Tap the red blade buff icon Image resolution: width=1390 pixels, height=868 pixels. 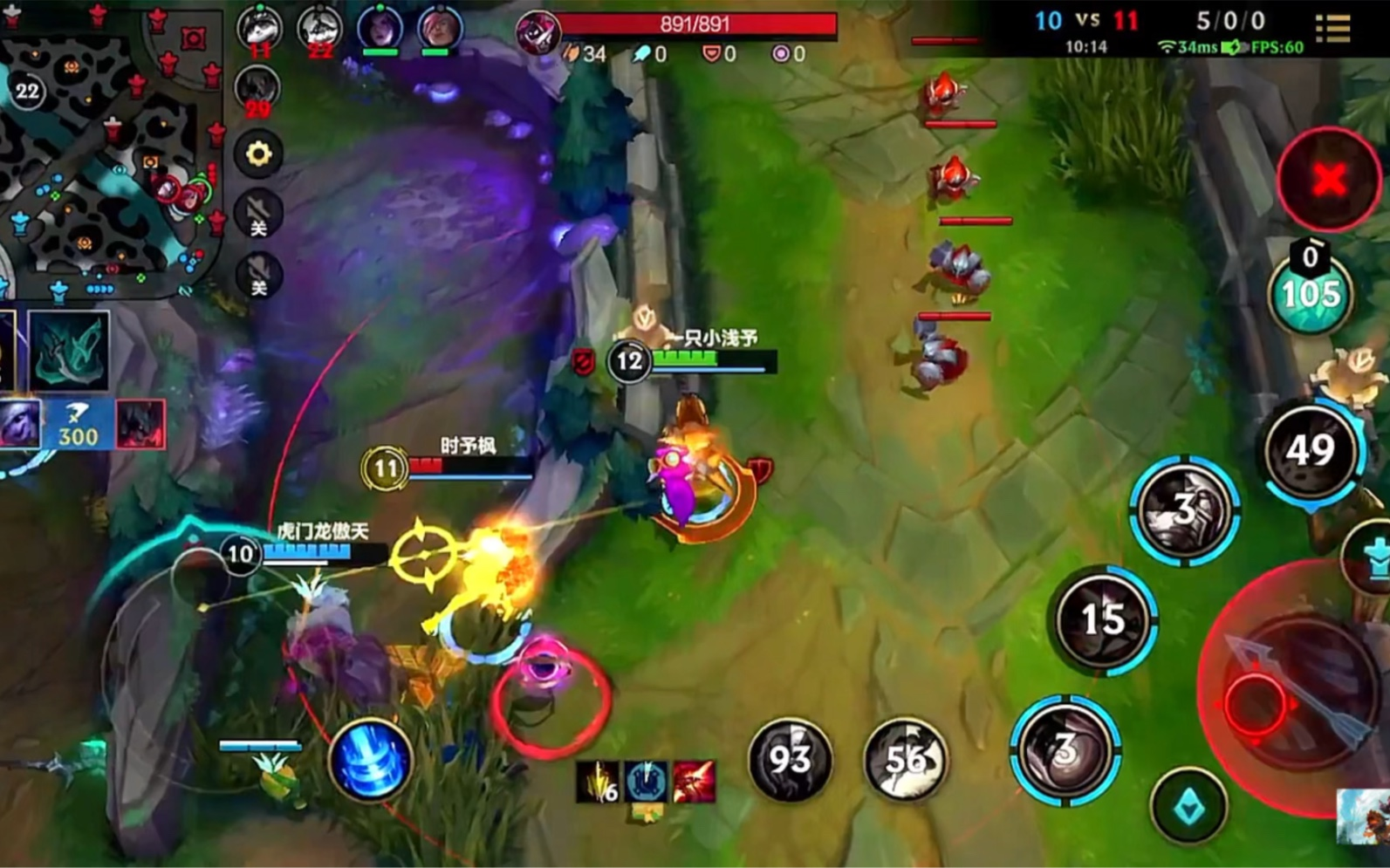pos(694,781)
